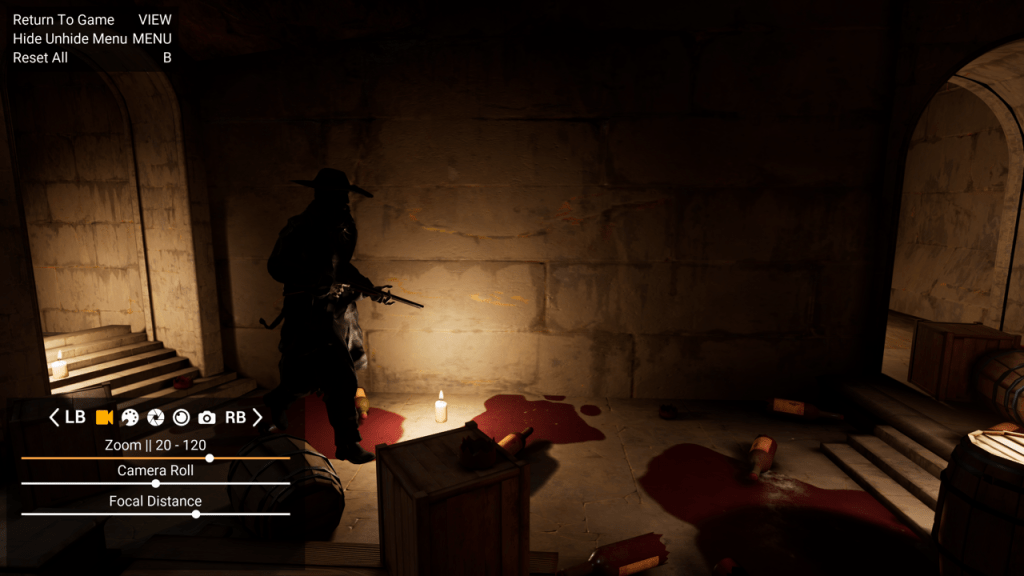Viewport: 1024px width, 576px height.
Task: Open the photo camera tab
Action: [207, 418]
